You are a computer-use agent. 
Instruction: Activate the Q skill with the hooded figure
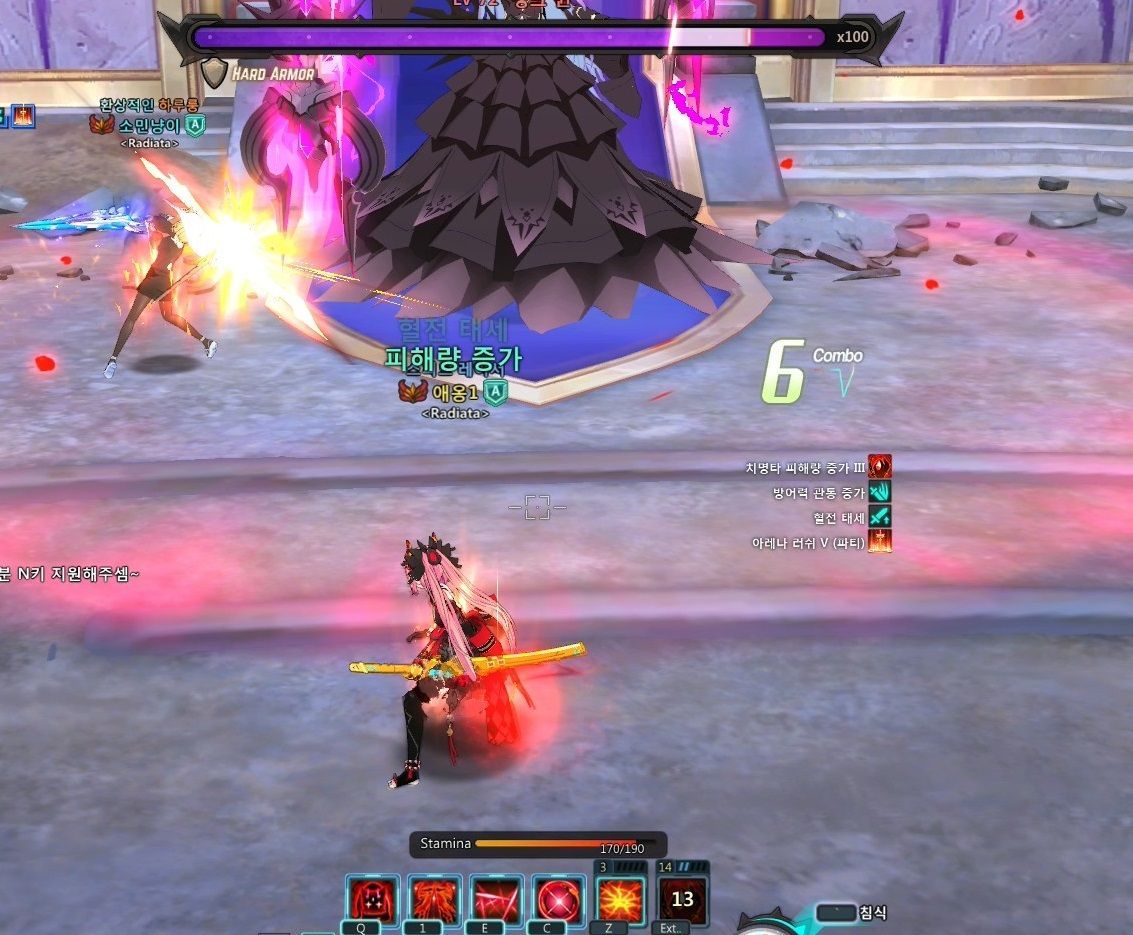tap(373, 900)
